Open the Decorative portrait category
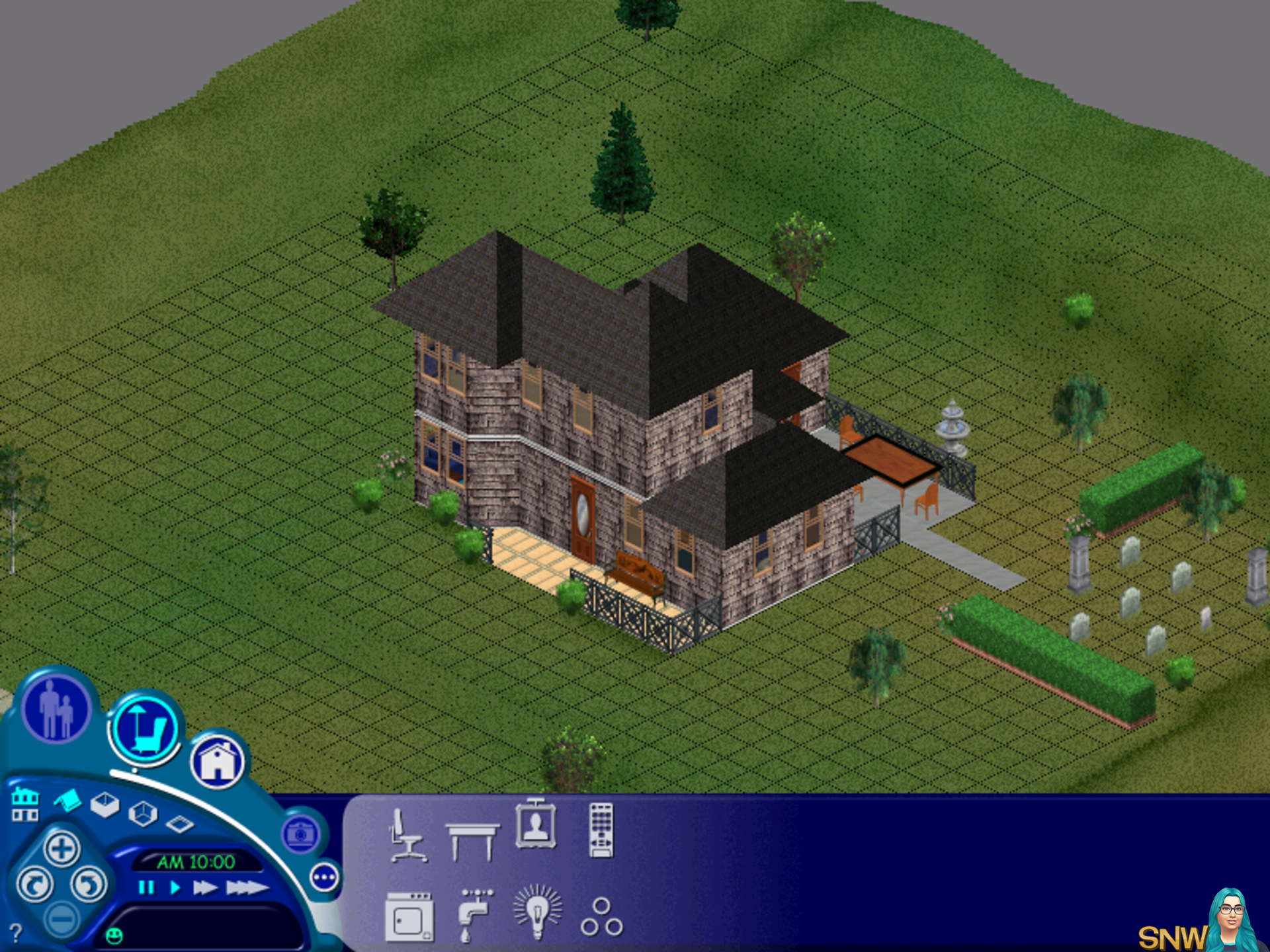This screenshot has width=1270, height=952. point(536,826)
